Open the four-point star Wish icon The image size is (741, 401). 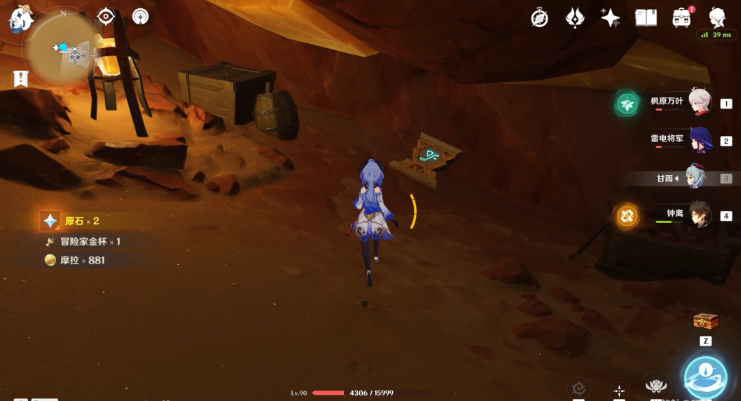610,17
